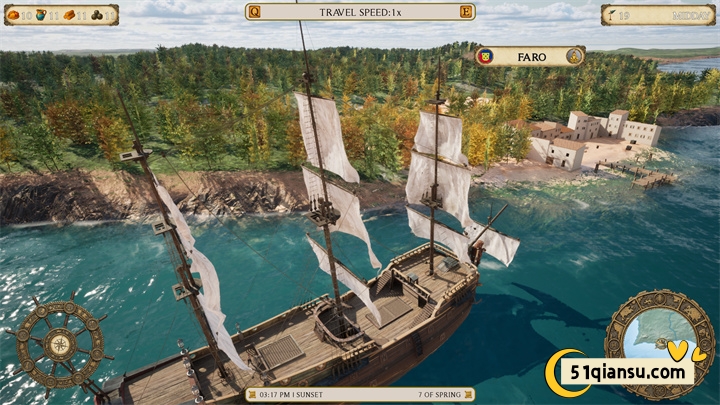Open the circular world minimap

[660, 338]
